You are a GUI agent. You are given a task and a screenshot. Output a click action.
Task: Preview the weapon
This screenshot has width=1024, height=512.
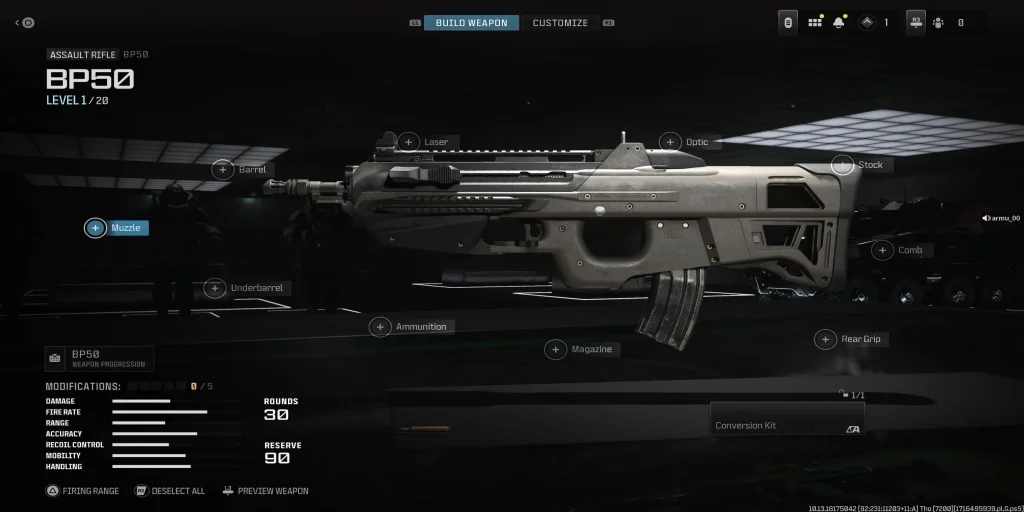pyautogui.click(x=265, y=491)
